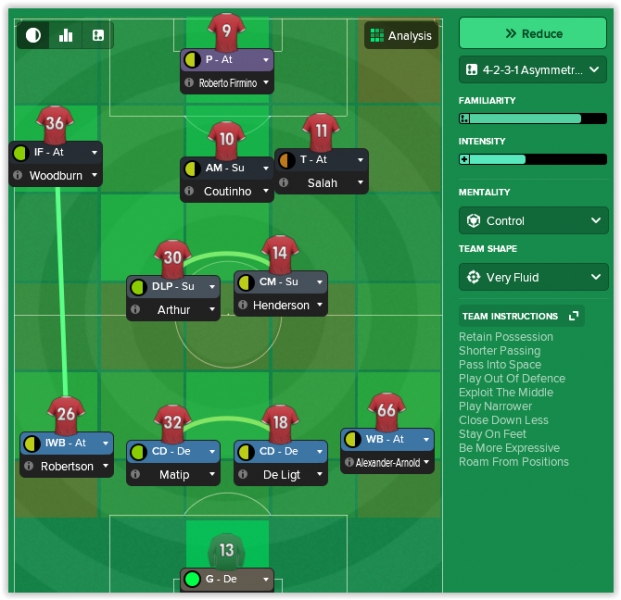This screenshot has width=621, height=600.
Task: Open the 4-2-3-1 Asymmetric formation dropdown
Action: tap(532, 69)
